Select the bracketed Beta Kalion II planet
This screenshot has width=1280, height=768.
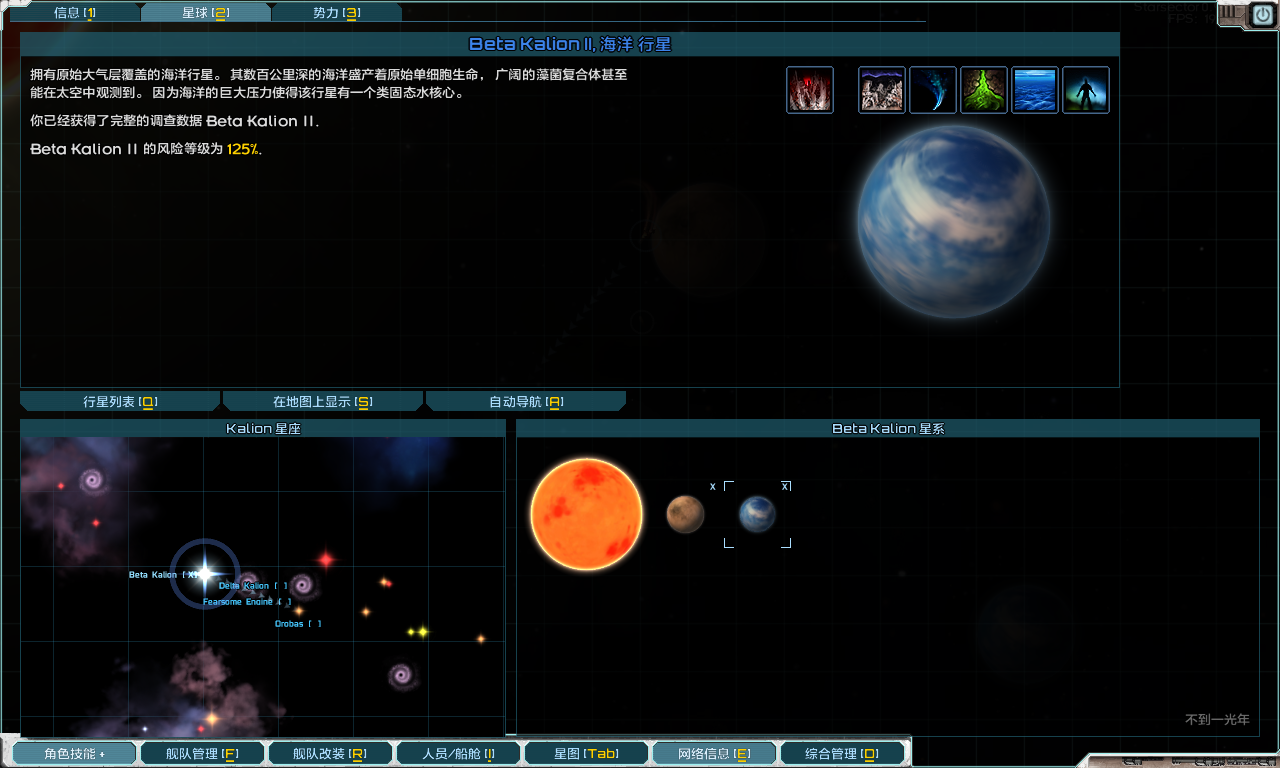tap(757, 513)
